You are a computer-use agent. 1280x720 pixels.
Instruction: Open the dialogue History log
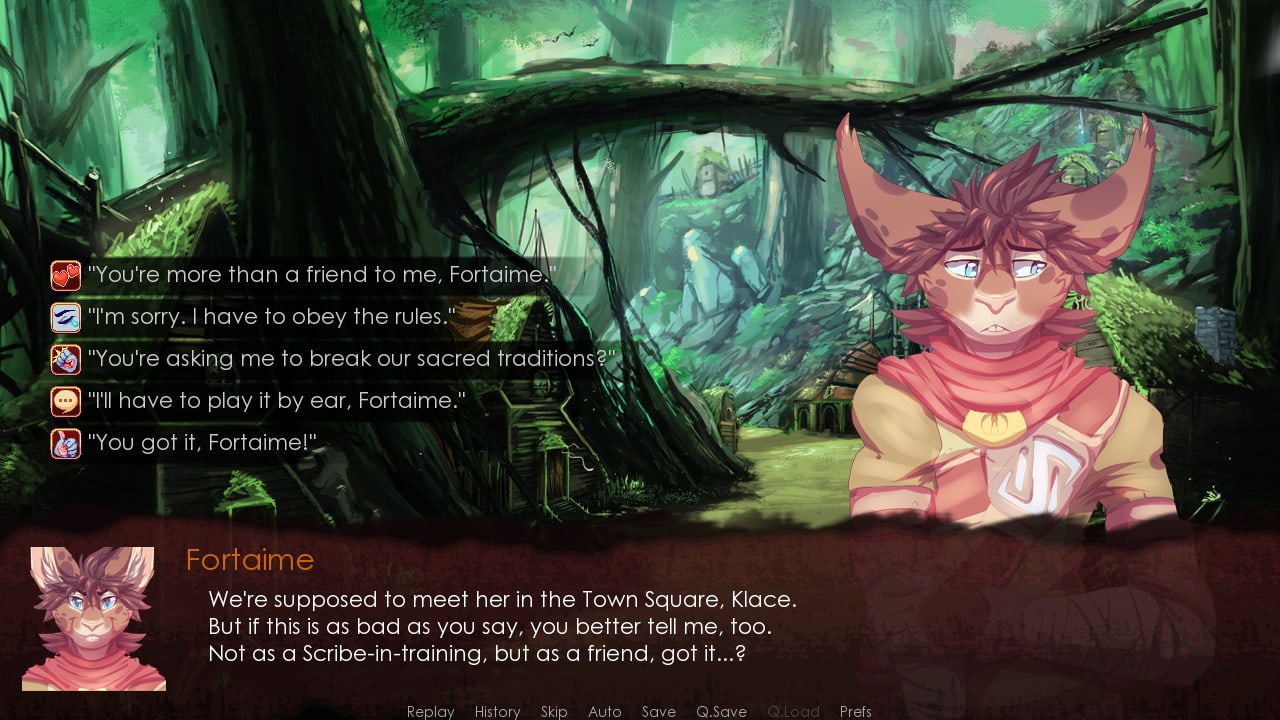pyautogui.click(x=497, y=711)
